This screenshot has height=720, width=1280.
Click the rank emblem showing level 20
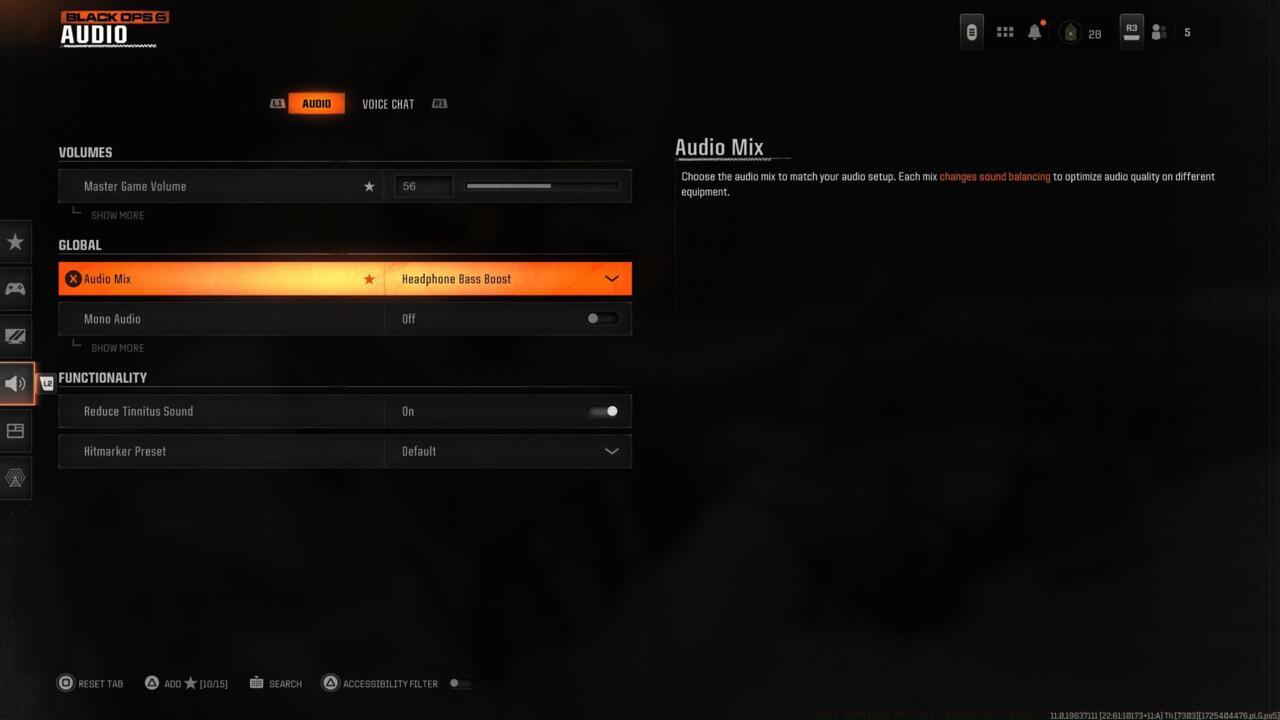pyautogui.click(x=1069, y=32)
